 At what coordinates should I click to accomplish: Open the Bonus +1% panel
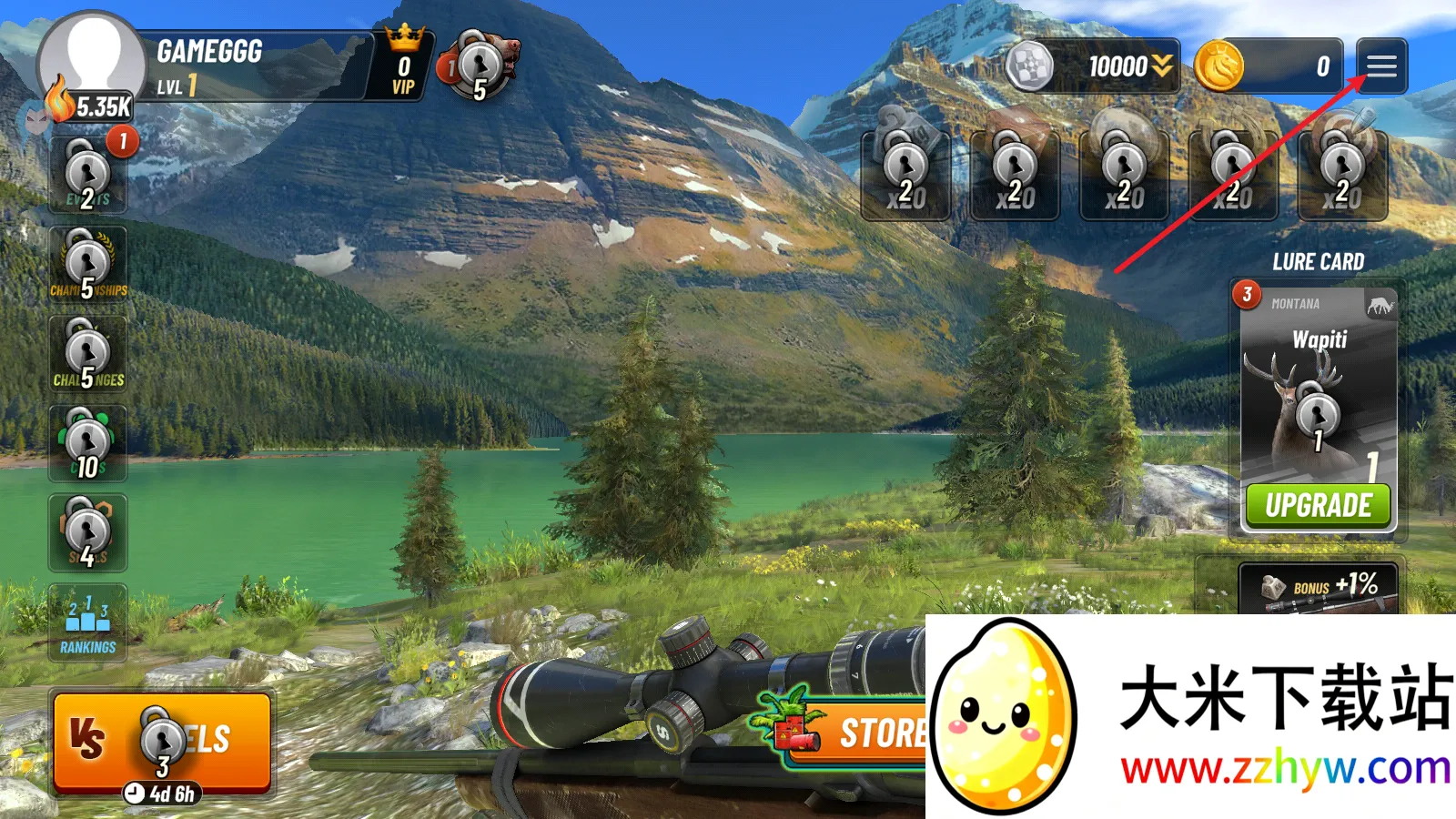[1318, 589]
